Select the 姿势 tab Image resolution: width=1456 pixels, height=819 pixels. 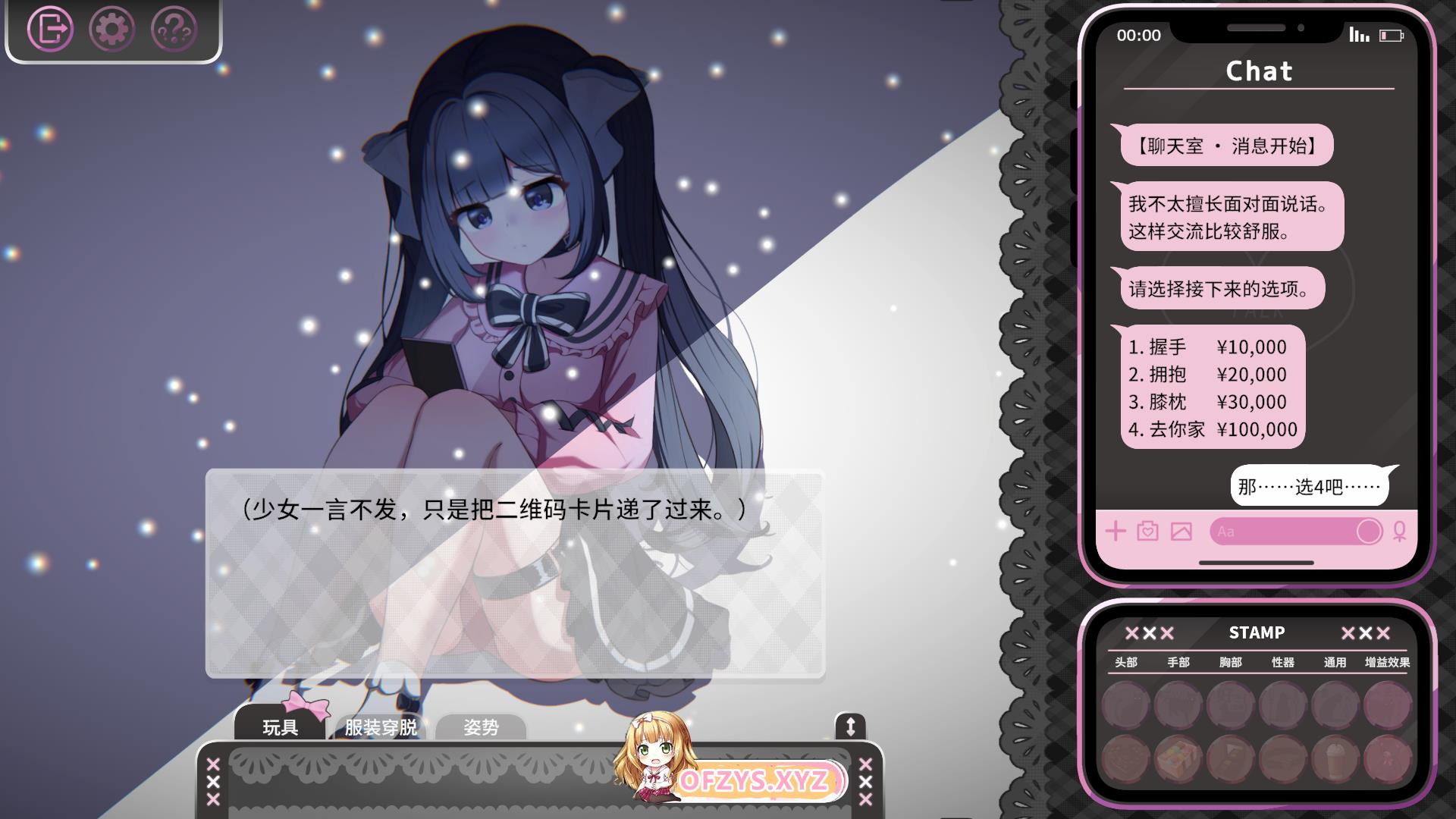coord(481,726)
